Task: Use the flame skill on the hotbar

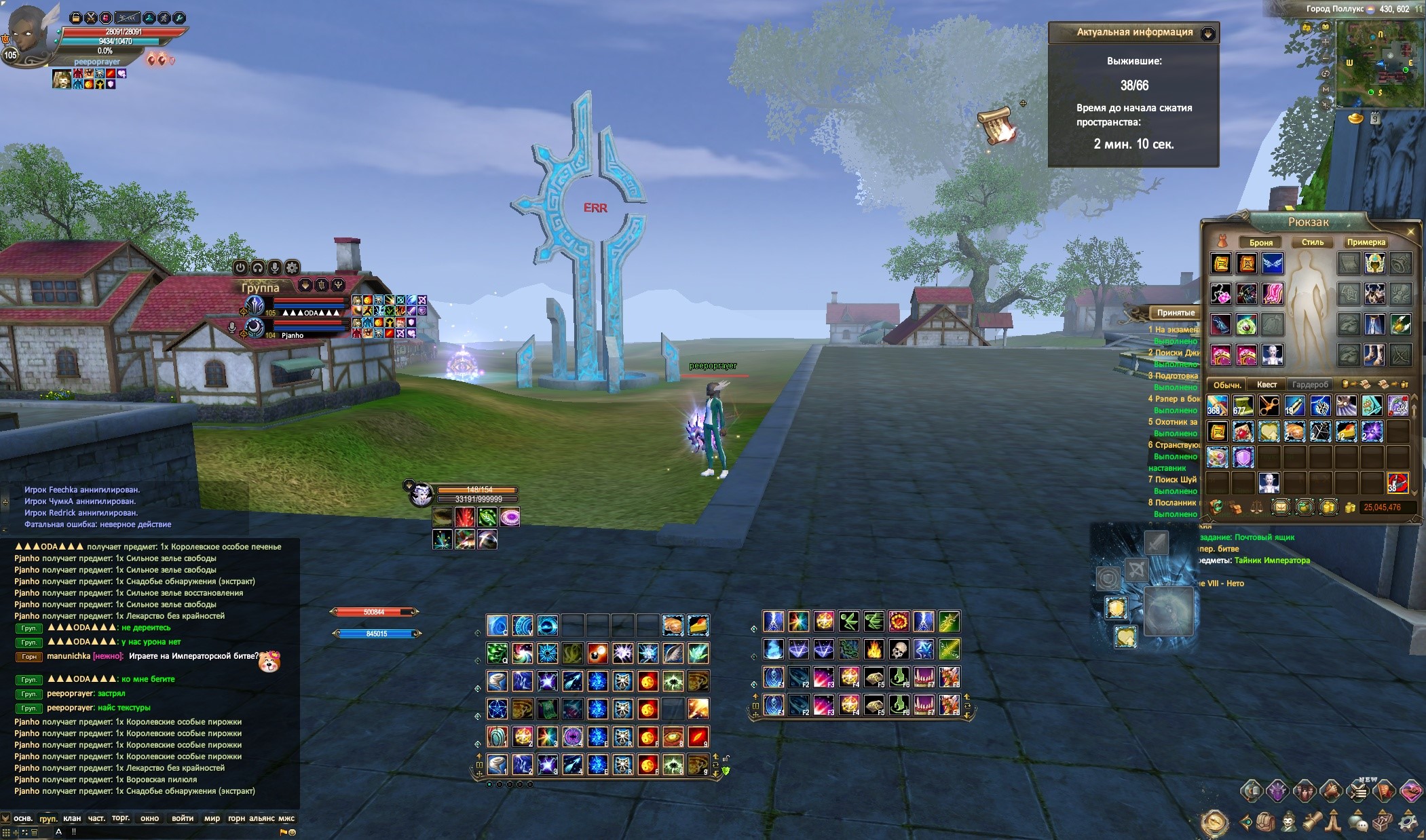Action: tap(874, 650)
